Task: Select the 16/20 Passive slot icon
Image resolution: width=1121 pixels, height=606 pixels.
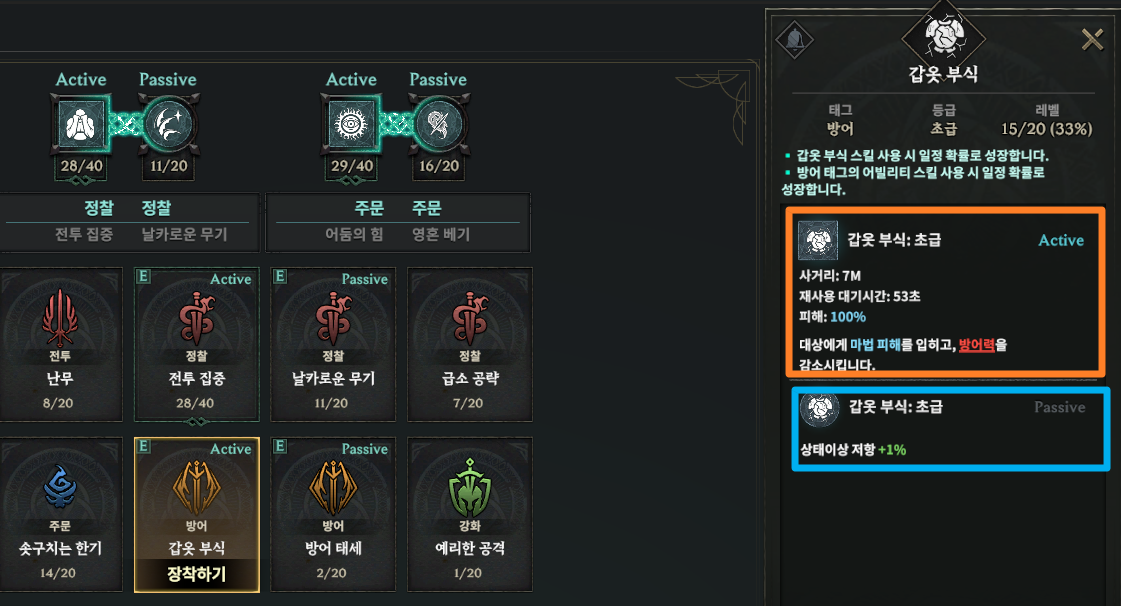Action: coord(437,123)
